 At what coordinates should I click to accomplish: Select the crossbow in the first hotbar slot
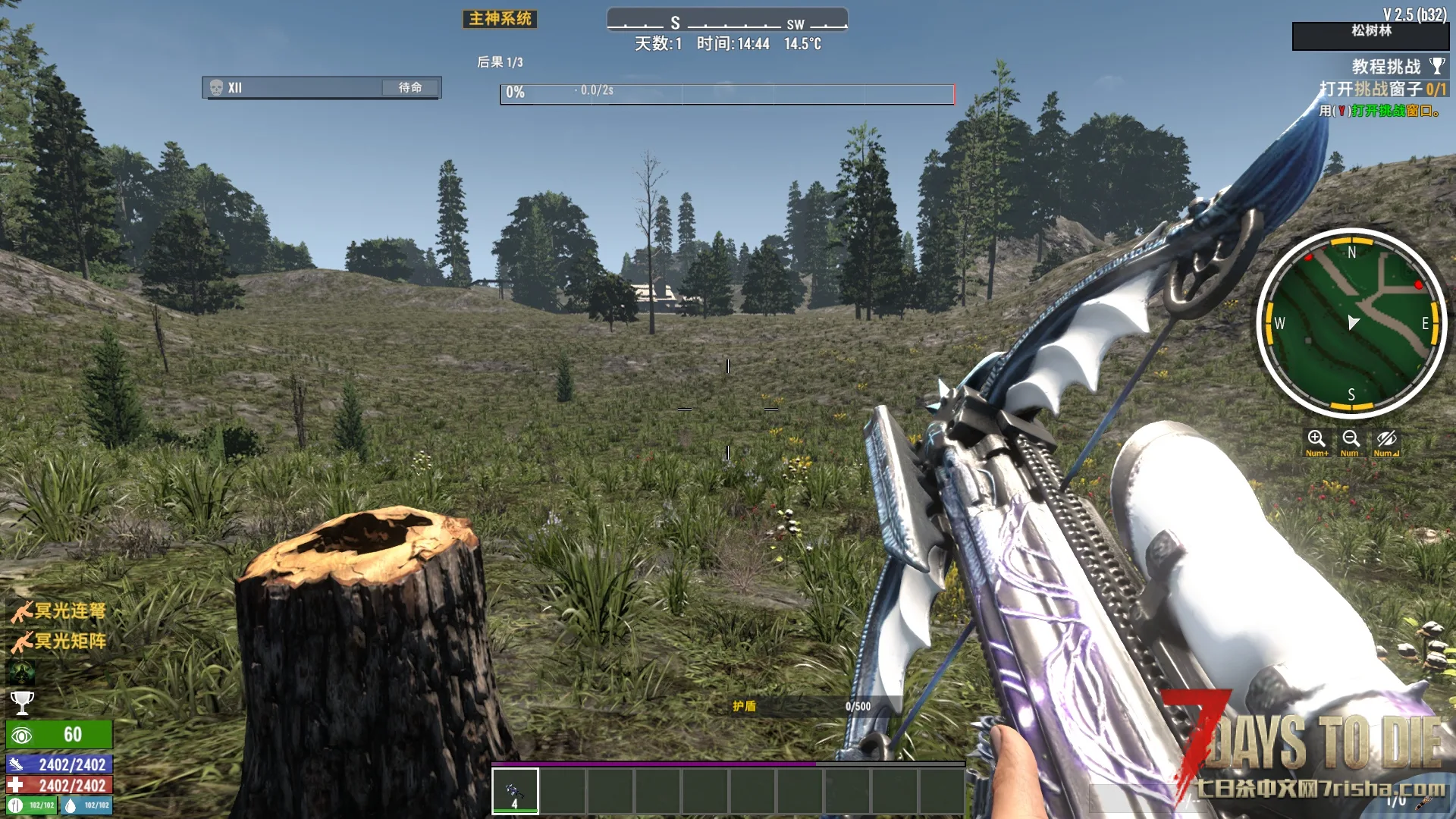[x=515, y=790]
